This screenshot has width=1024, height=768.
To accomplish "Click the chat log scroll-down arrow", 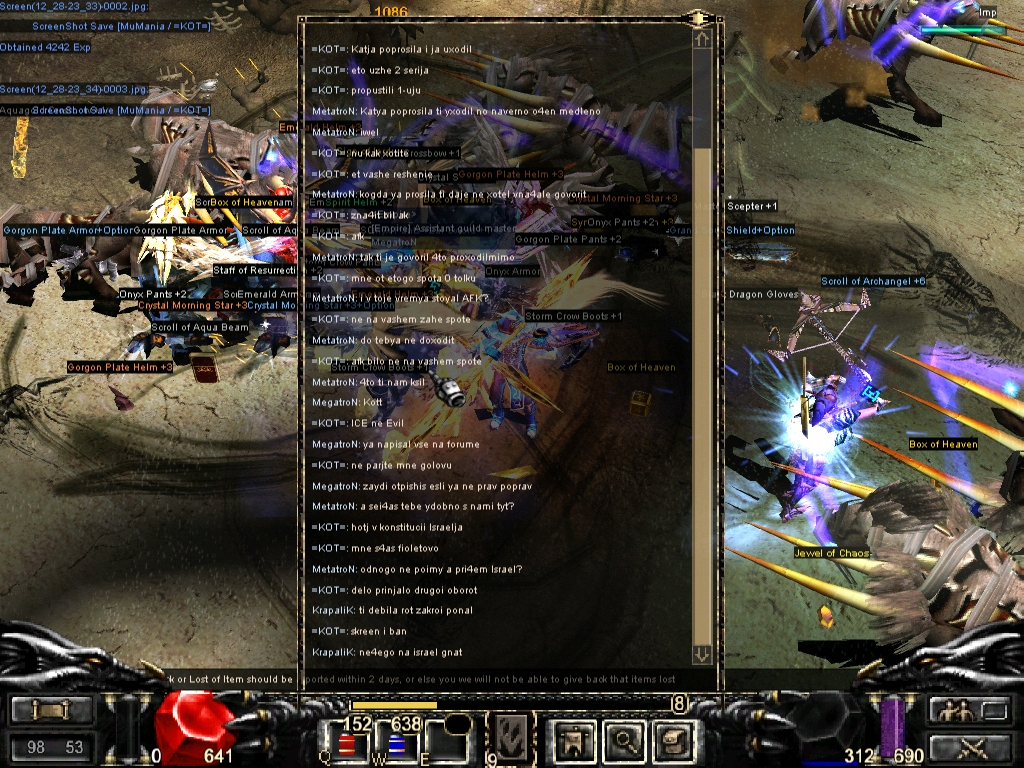I will pyautogui.click(x=702, y=654).
